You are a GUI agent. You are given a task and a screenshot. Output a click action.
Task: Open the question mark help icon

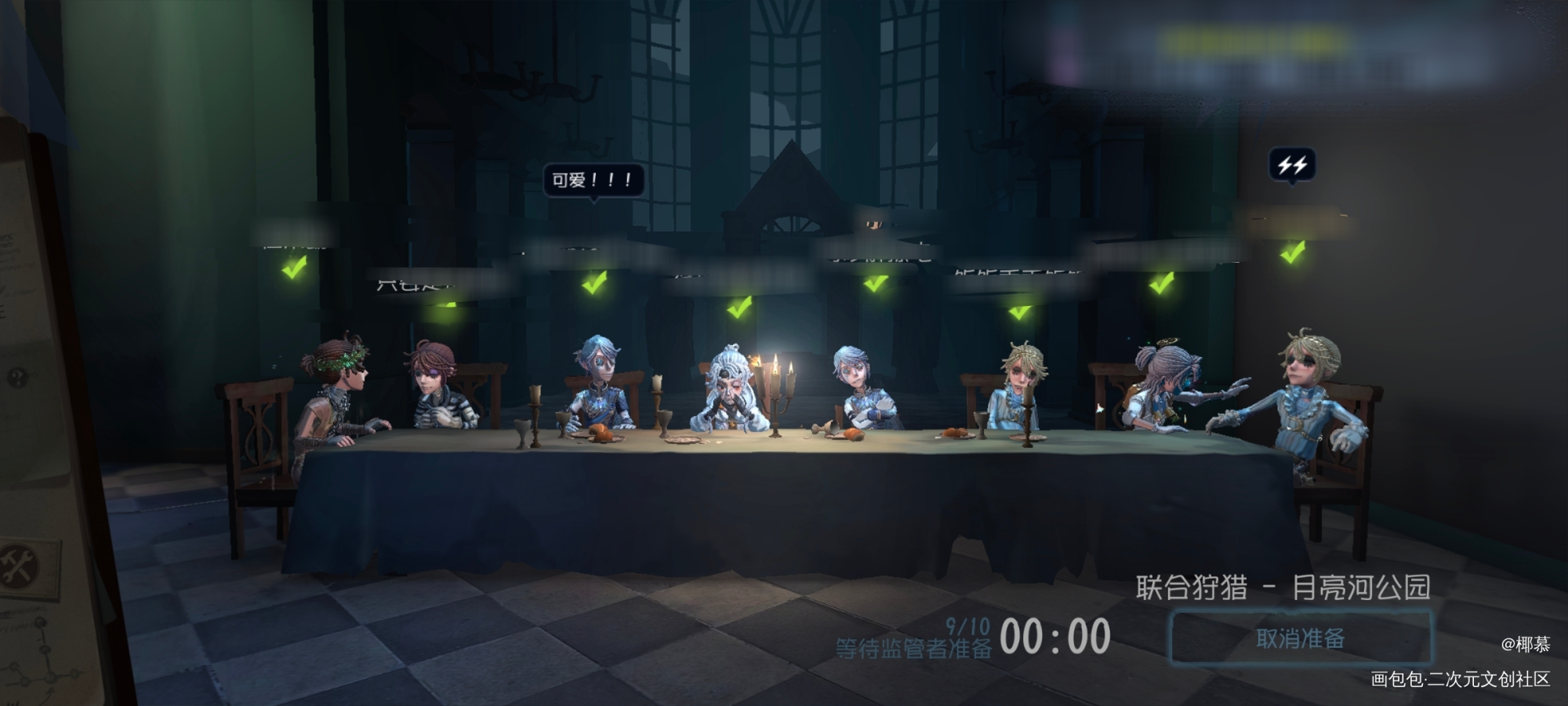pyautogui.click(x=16, y=379)
